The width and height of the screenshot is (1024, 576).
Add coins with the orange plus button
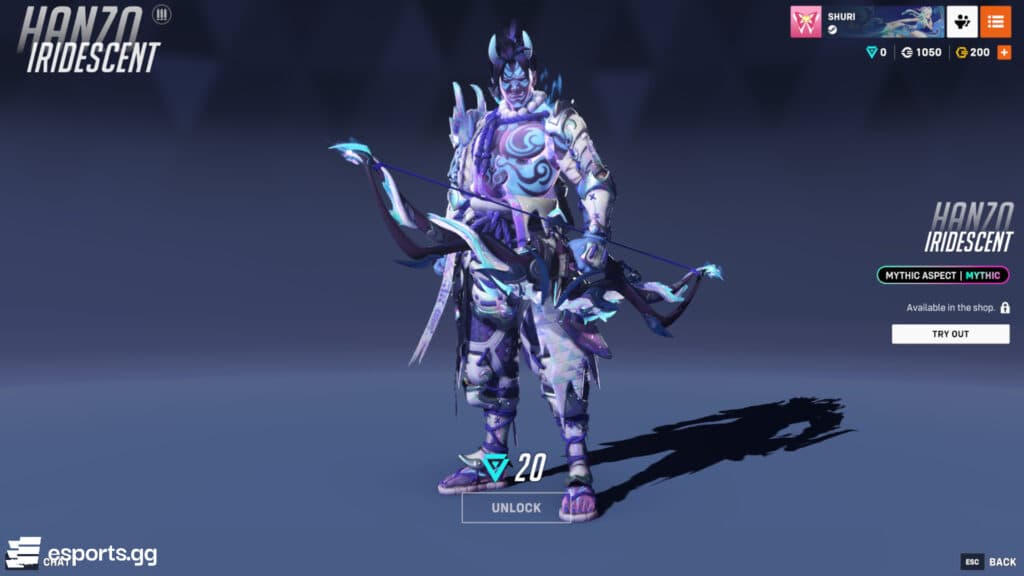pos(1004,52)
